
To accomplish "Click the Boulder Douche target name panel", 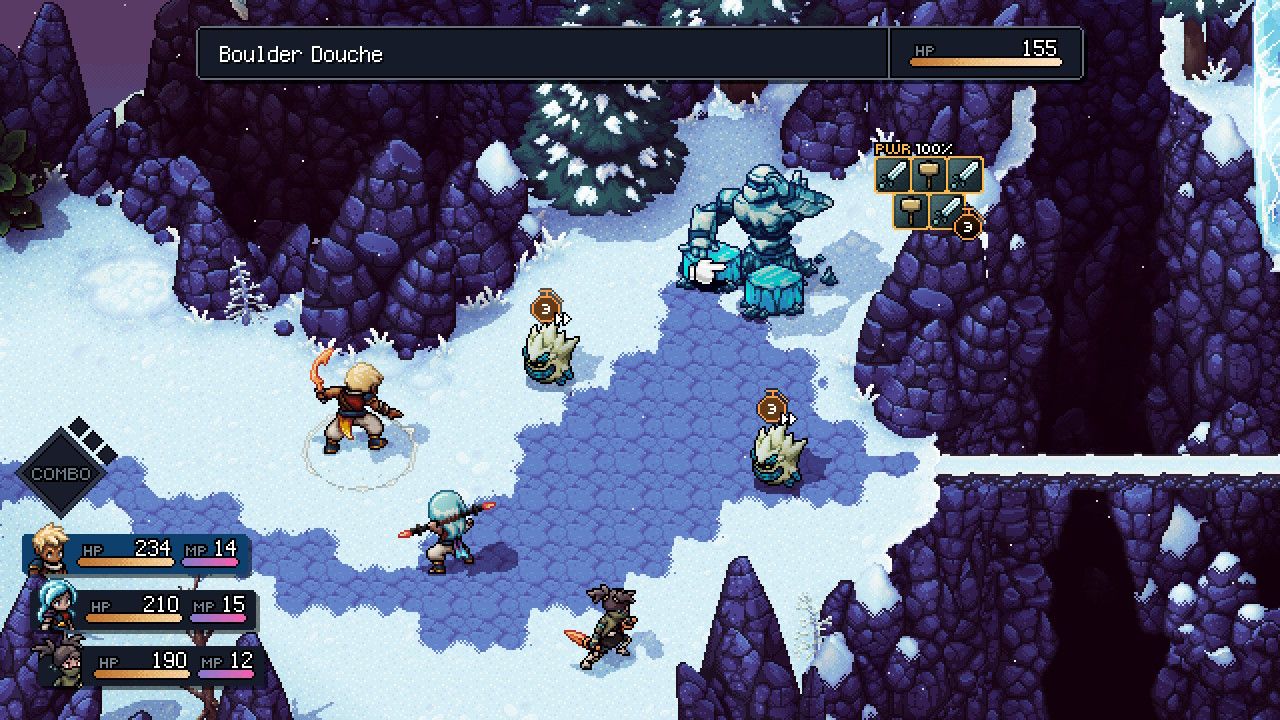I will (542, 54).
